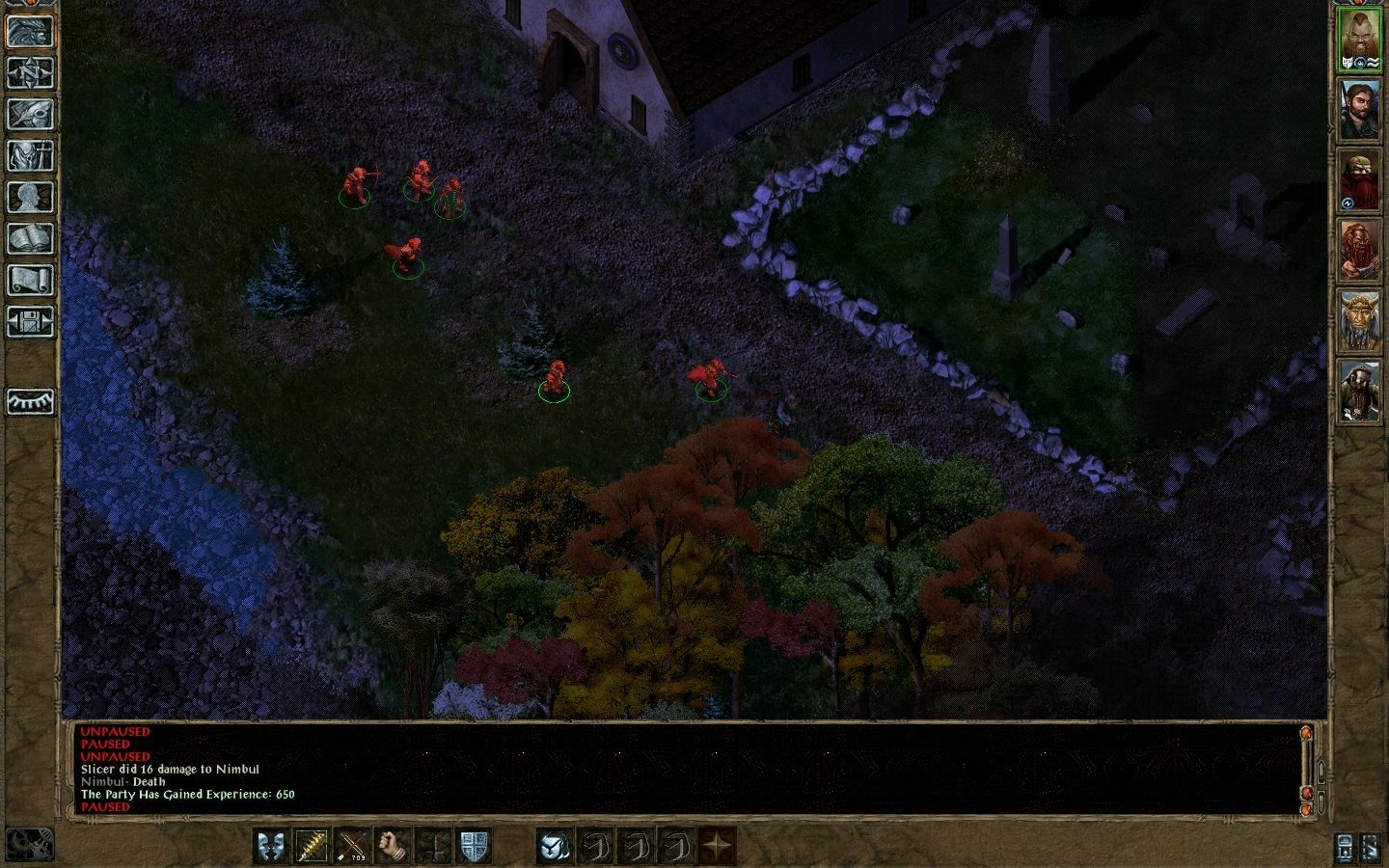Open special abilities star button
The width and height of the screenshot is (1389, 868).
[717, 847]
